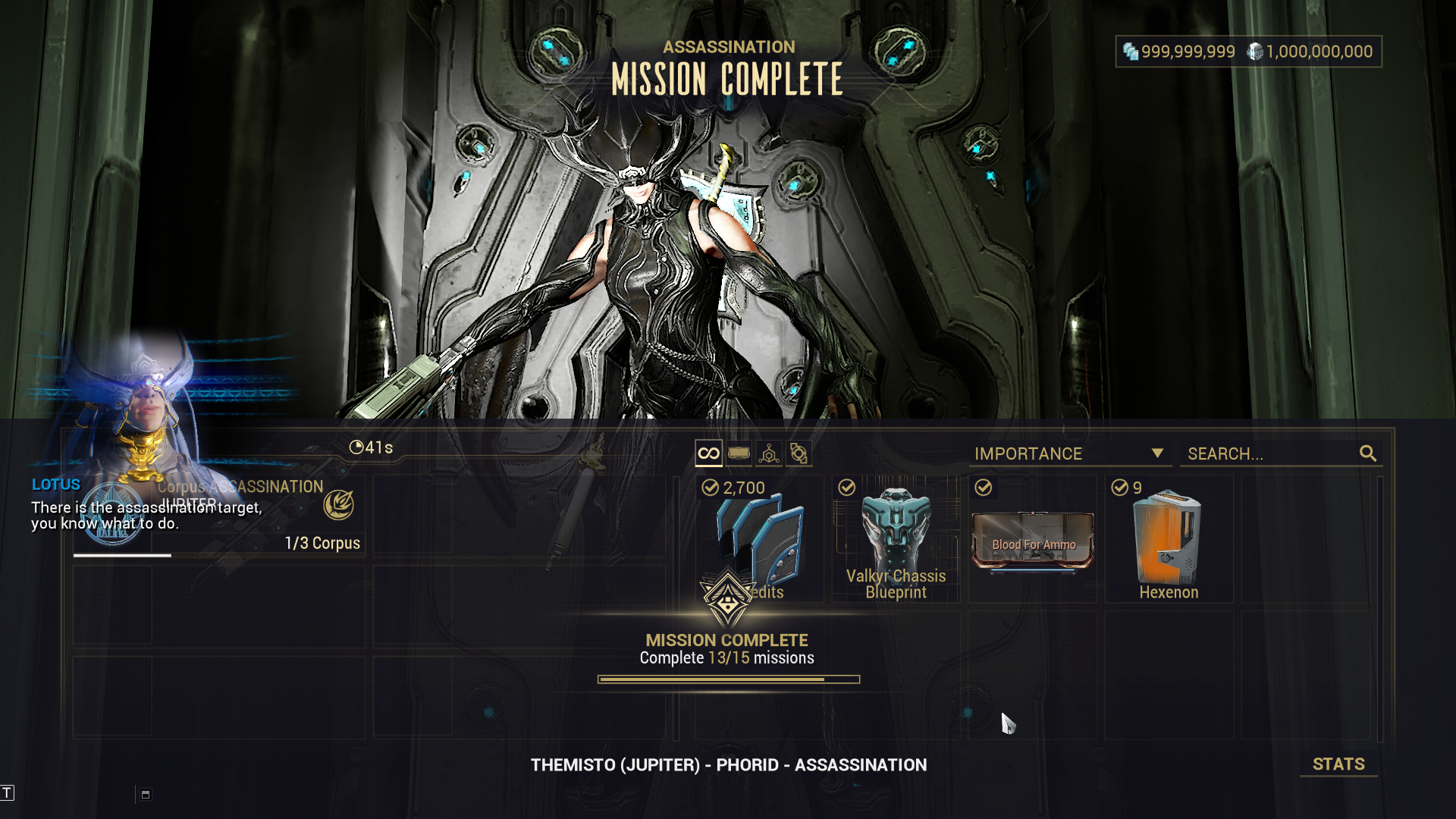This screenshot has height=819, width=1456.
Task: Click the platinum and credits balance display
Action: (x=1248, y=52)
